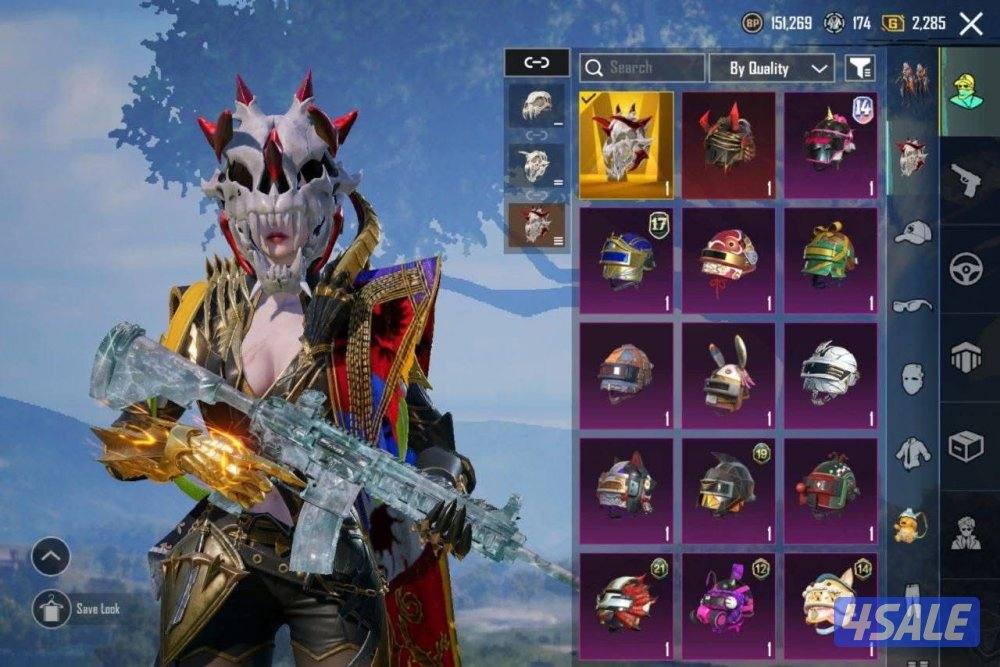Screen dimensions: 1000x667
Task: Open the By Quality sort dropdown
Action: [771, 68]
